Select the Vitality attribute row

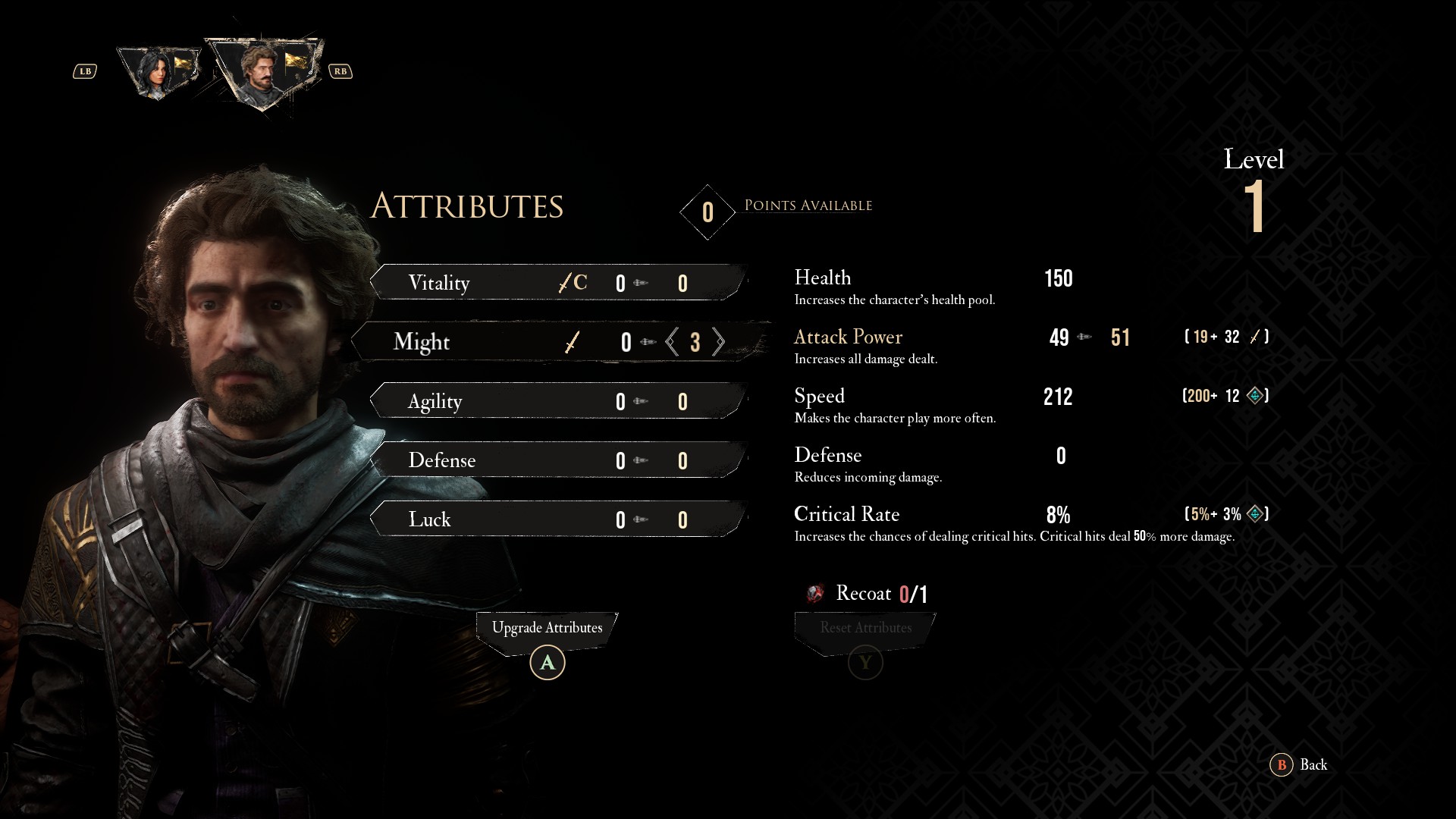(558, 283)
